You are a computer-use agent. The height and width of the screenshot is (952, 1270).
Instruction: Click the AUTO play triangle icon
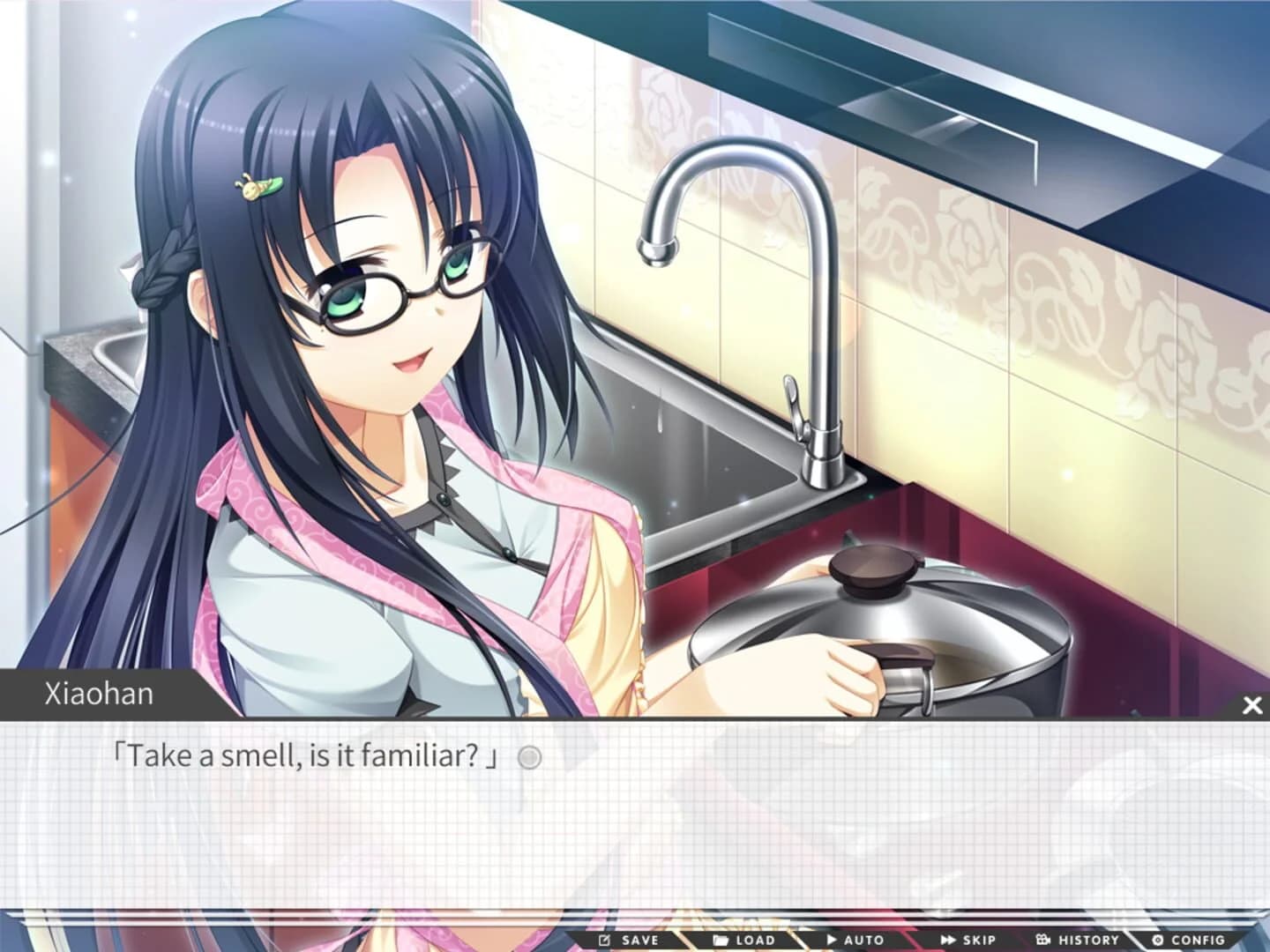click(x=833, y=940)
